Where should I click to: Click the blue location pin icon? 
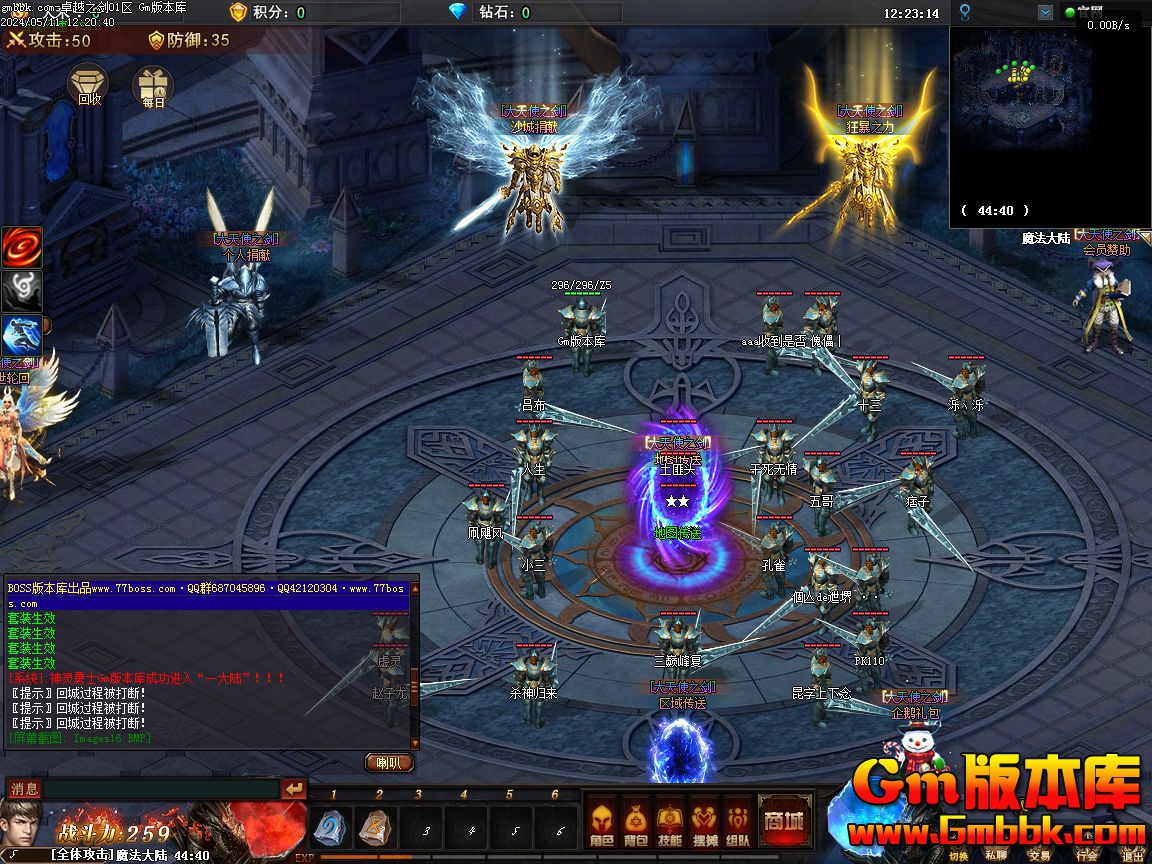click(x=964, y=12)
